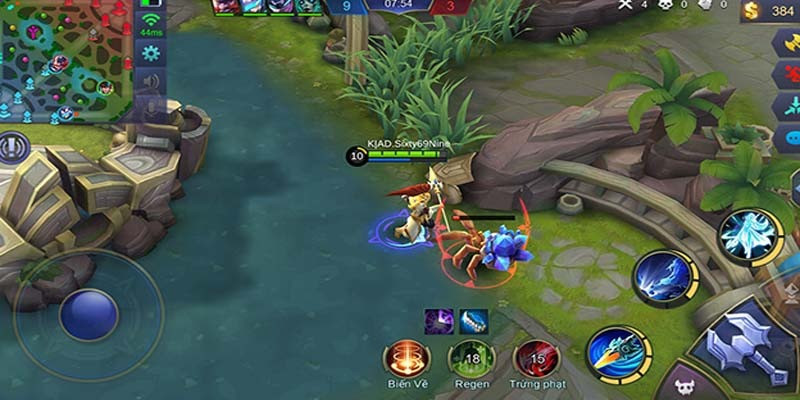This screenshot has height=400, width=800.
Task: Use the virtual movement joystick knob
Action: pyautogui.click(x=88, y=314)
